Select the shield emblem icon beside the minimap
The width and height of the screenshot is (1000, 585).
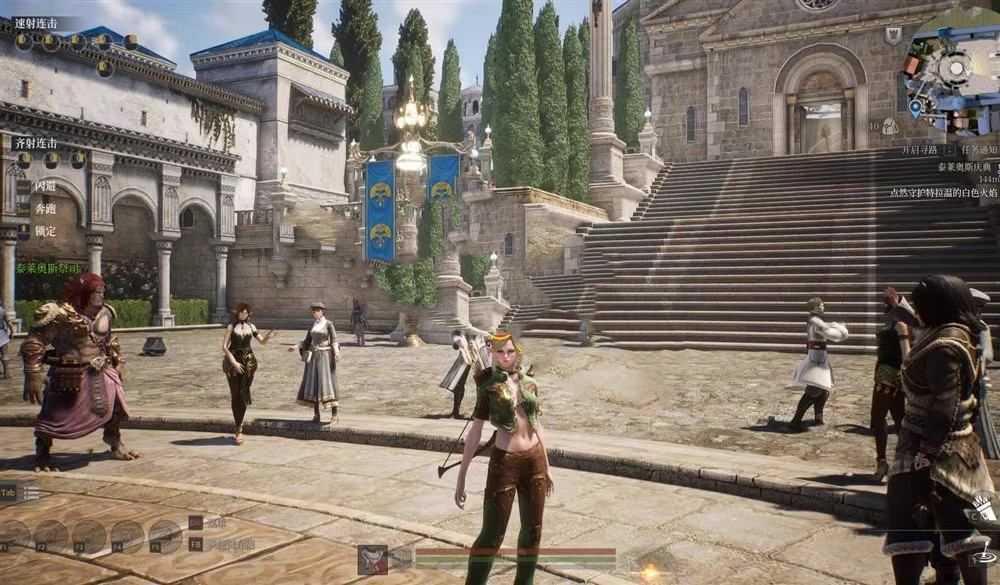pyautogui.click(x=893, y=34)
